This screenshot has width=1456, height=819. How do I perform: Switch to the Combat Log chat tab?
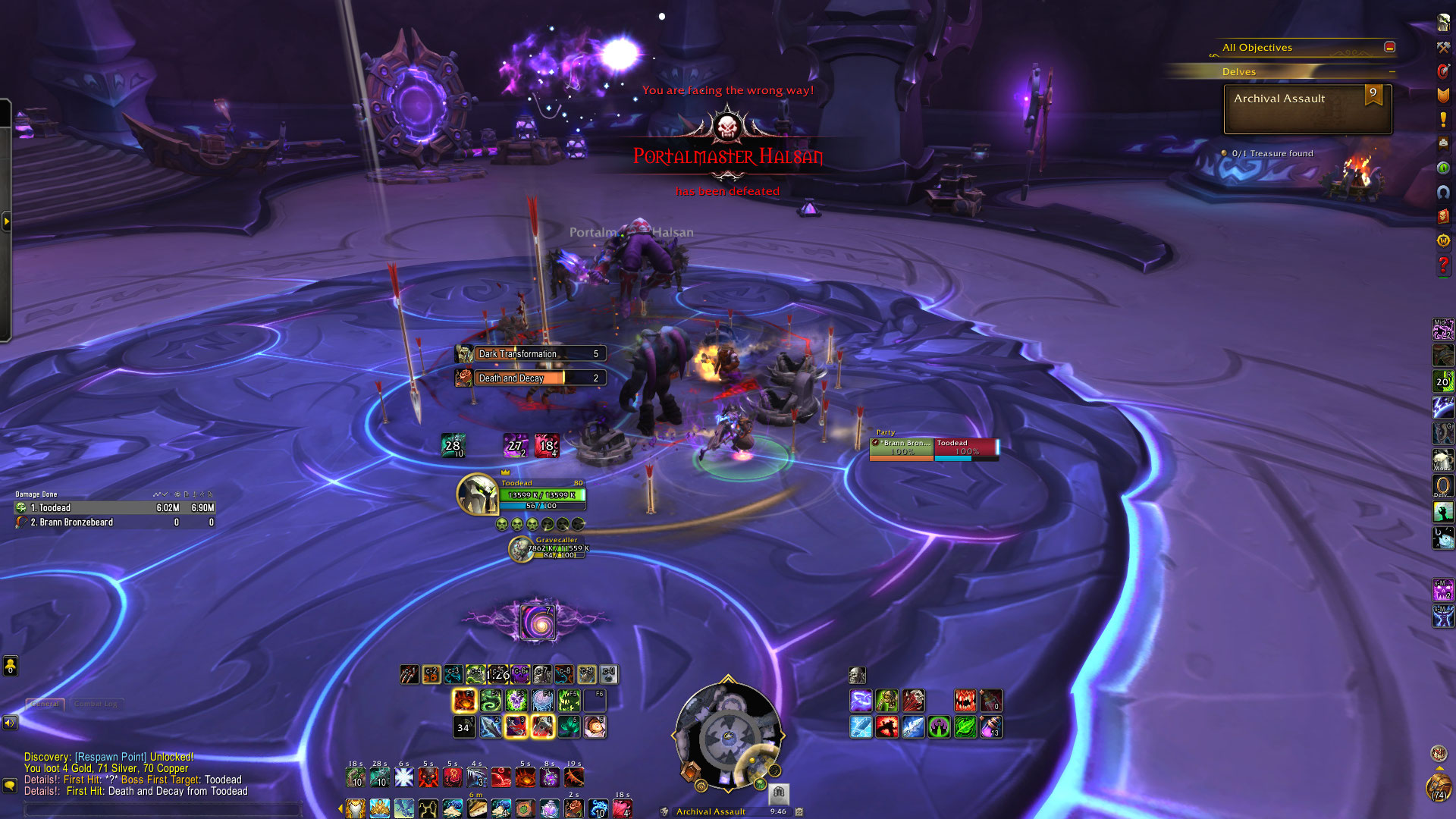pyautogui.click(x=96, y=704)
